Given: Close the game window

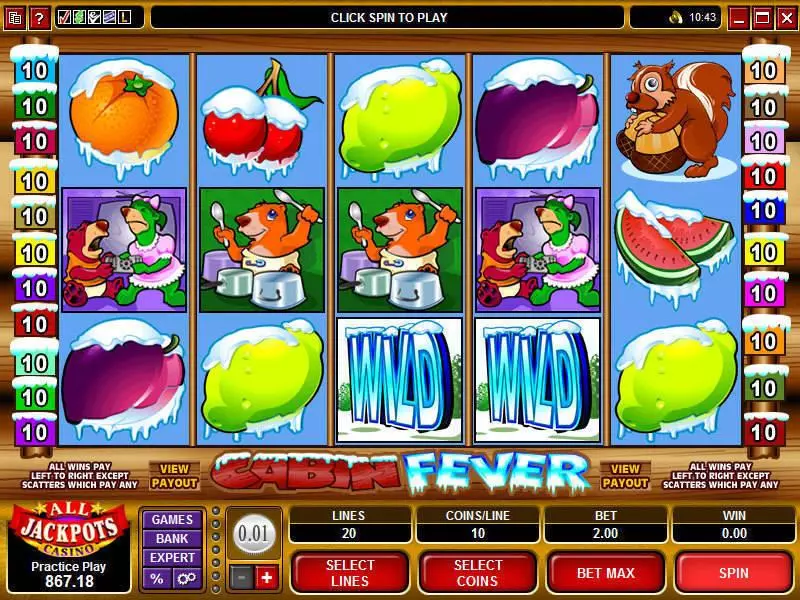Looking at the screenshot, I should pyautogui.click(x=783, y=17).
